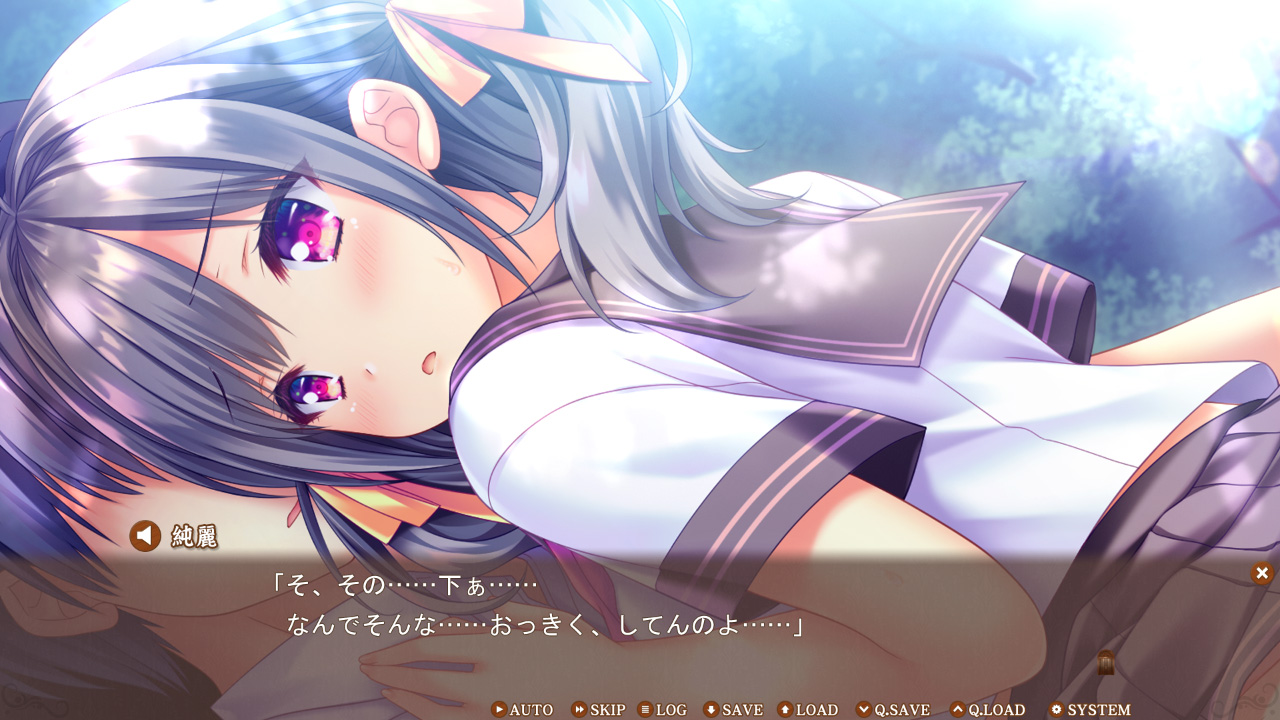
Task: Open the LOAD menu
Action: pos(808,710)
